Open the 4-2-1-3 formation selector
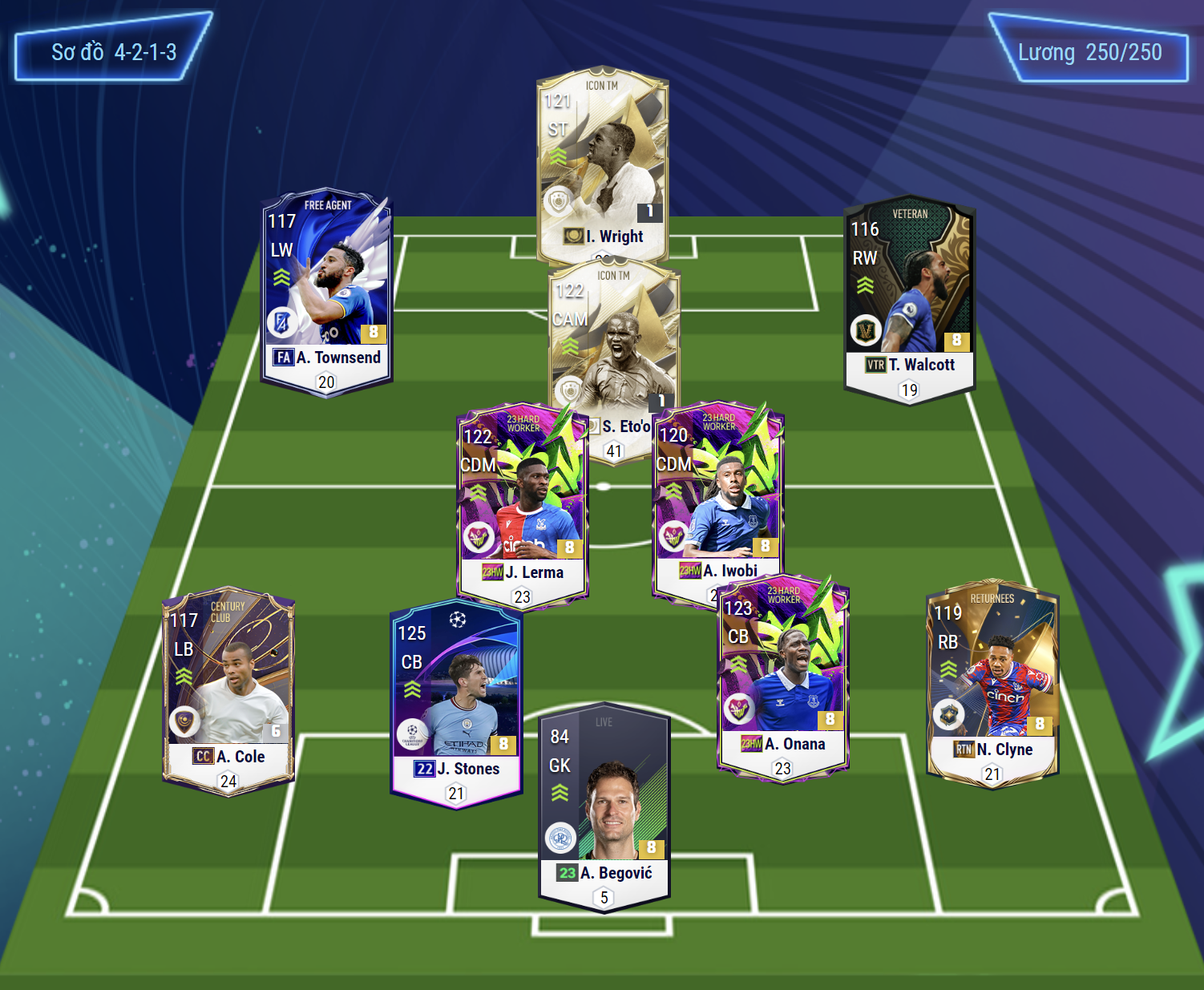 click(x=113, y=52)
